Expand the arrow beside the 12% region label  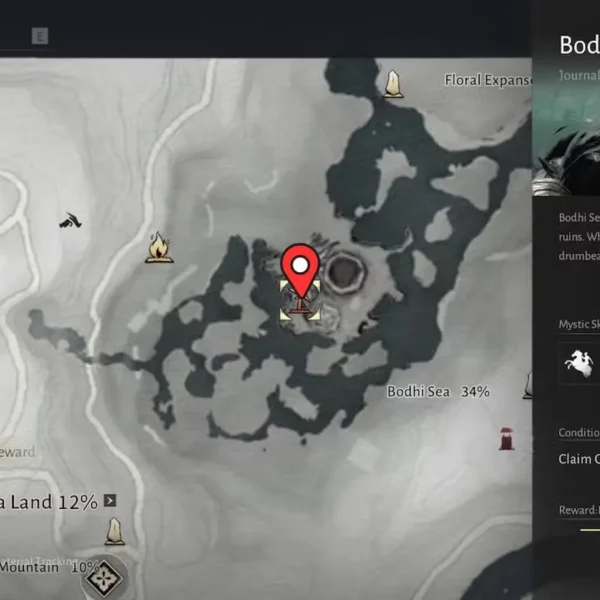click(110, 500)
